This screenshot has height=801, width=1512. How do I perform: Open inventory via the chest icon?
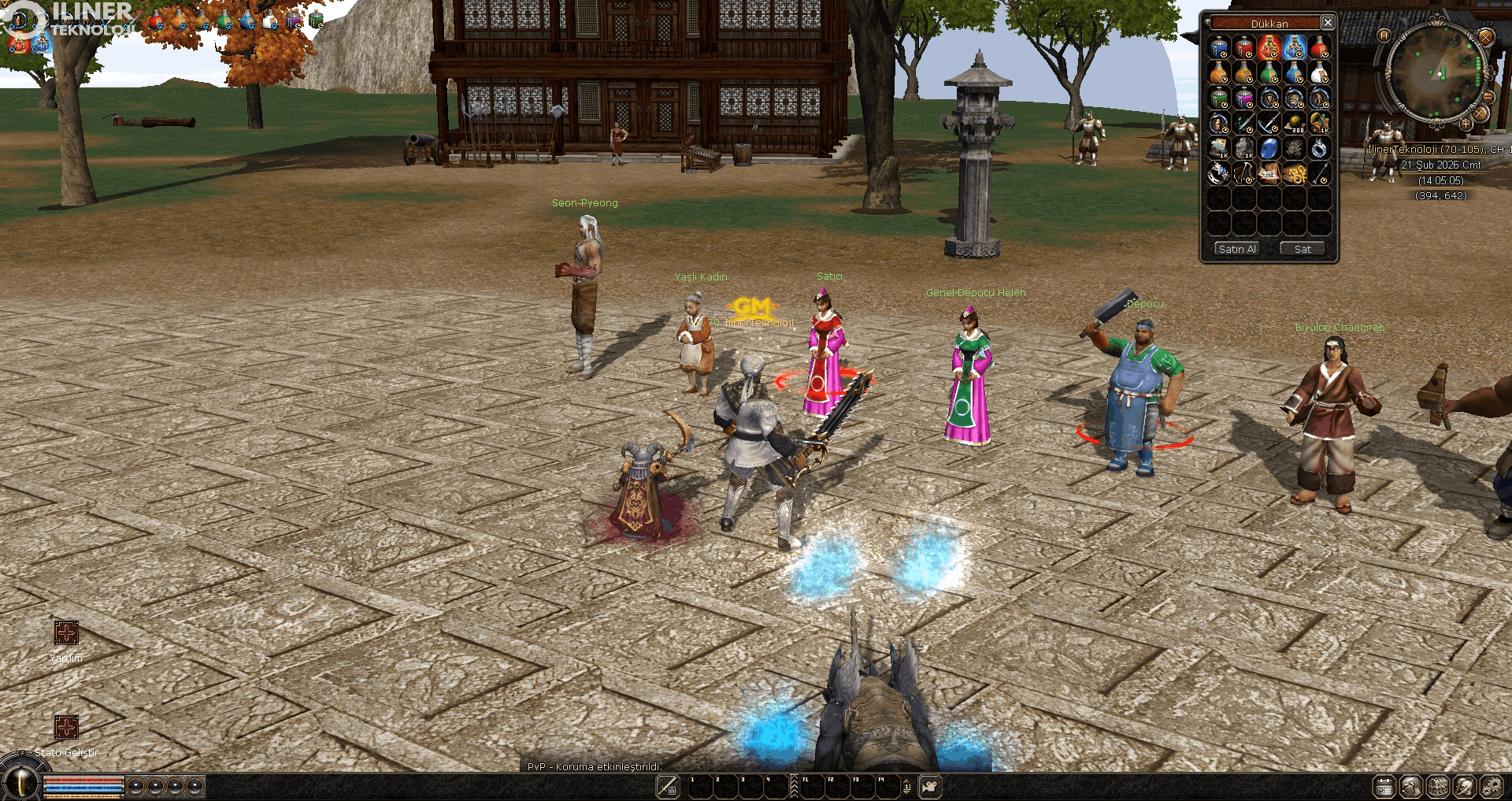tap(1438, 786)
